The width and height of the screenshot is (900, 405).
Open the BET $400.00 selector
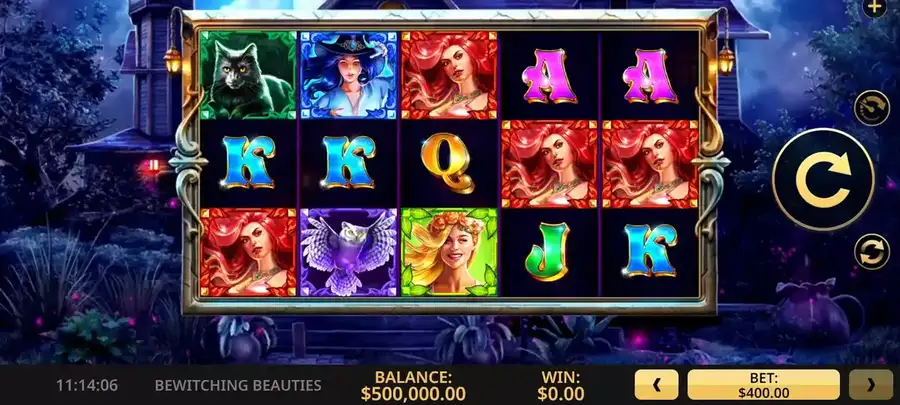[x=763, y=384]
